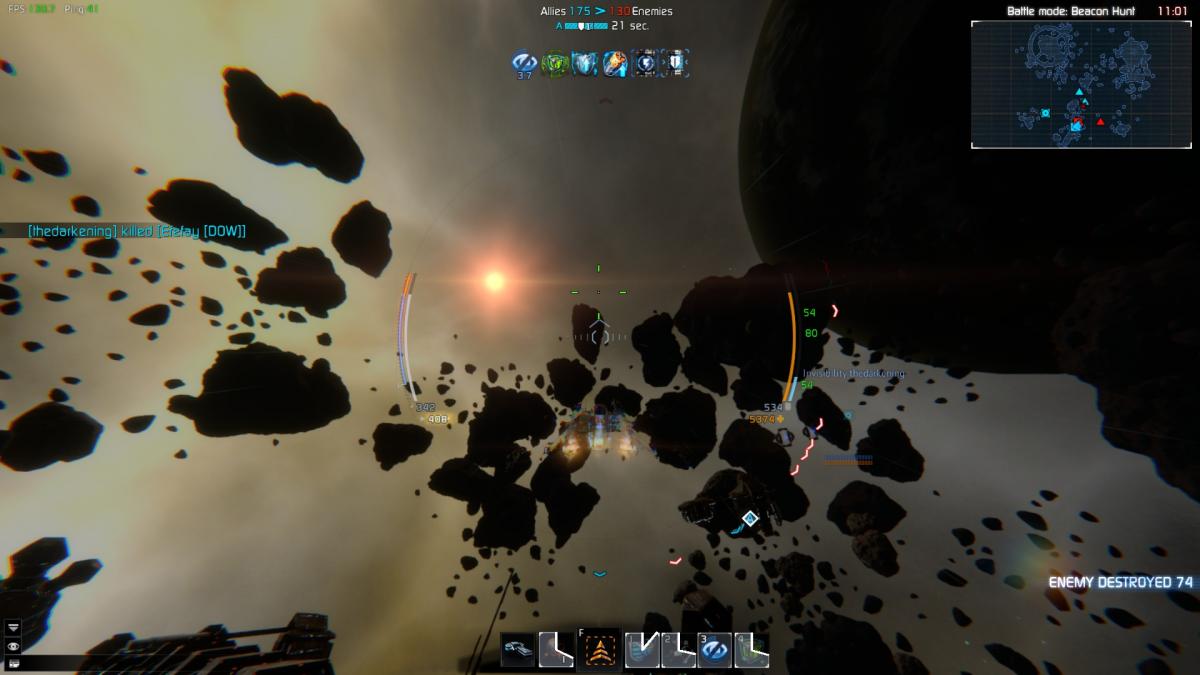The image size is (1200, 675).
Task: Use the green module in the hotbar
Action: (x=752, y=650)
